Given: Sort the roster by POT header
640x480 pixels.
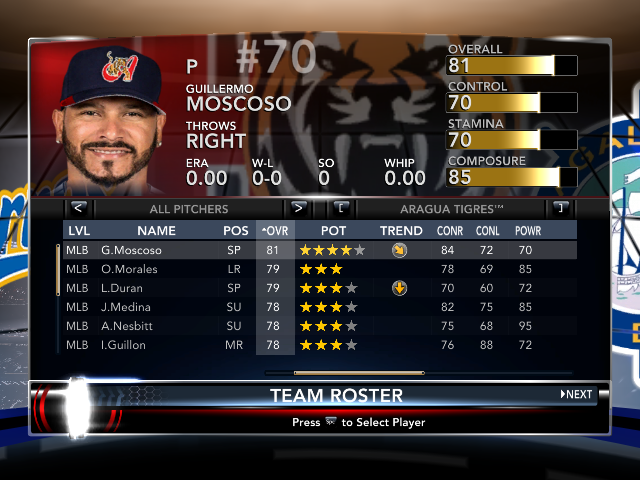Looking at the screenshot, I should 333,231.
